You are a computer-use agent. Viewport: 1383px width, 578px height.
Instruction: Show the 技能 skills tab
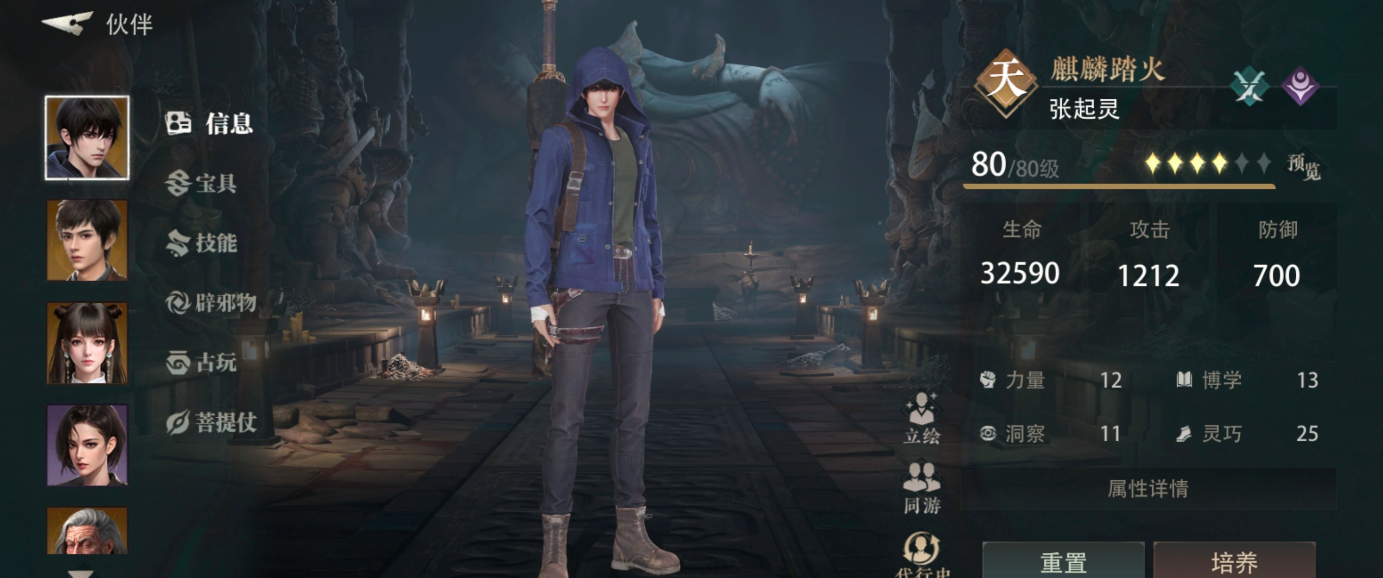pos(202,243)
